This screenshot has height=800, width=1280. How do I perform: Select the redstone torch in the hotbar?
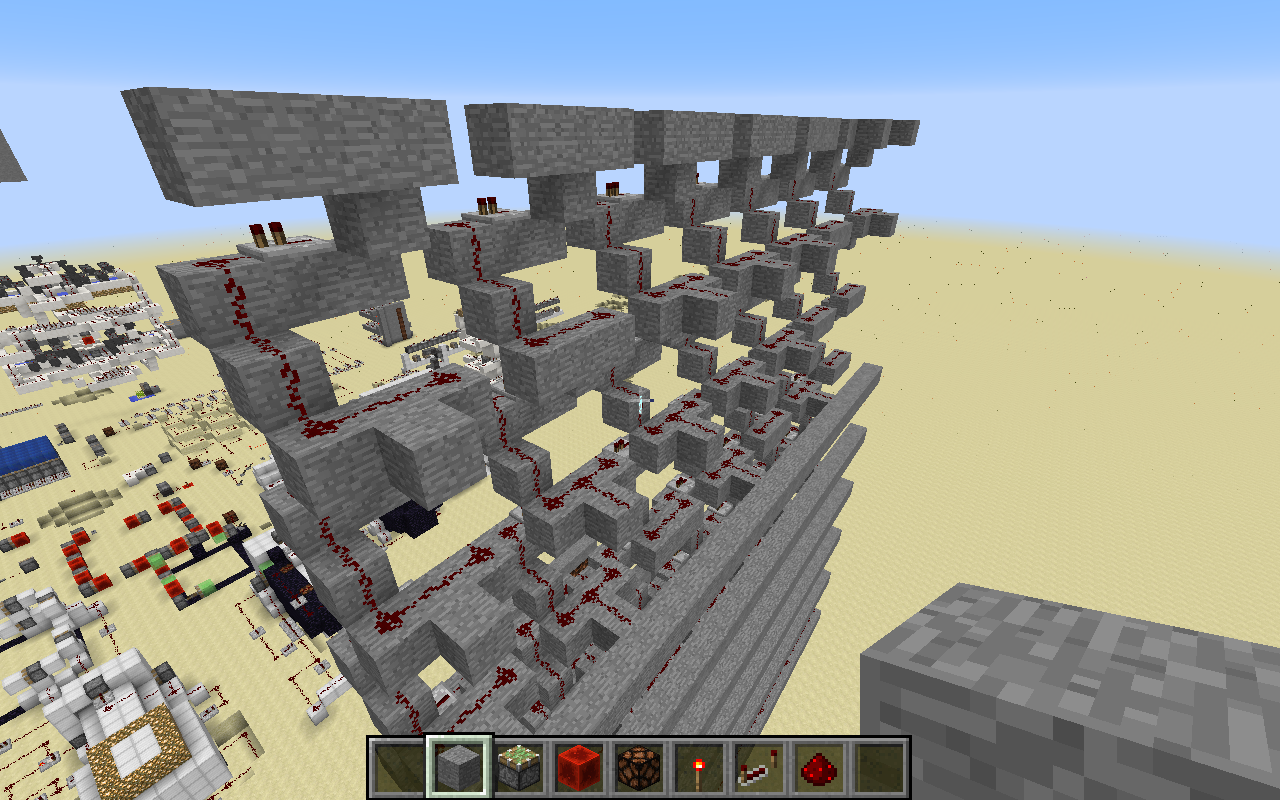click(x=699, y=765)
